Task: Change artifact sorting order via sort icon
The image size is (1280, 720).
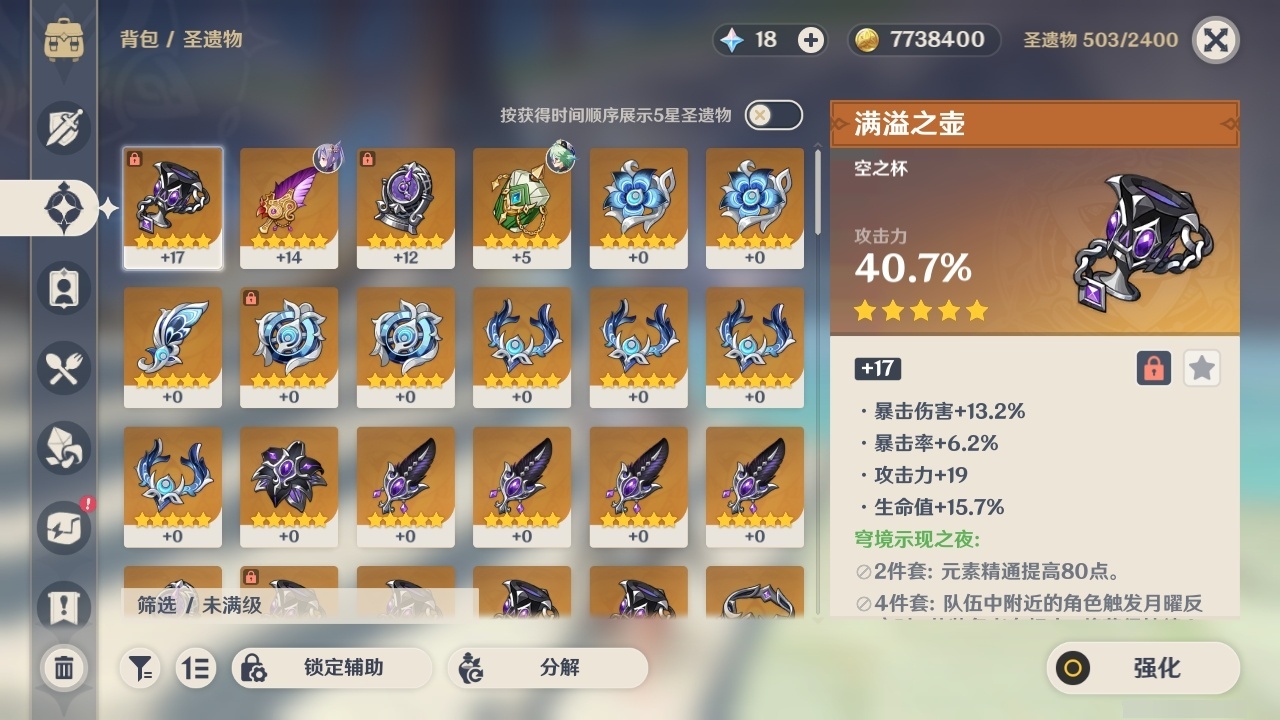Action: click(196, 668)
